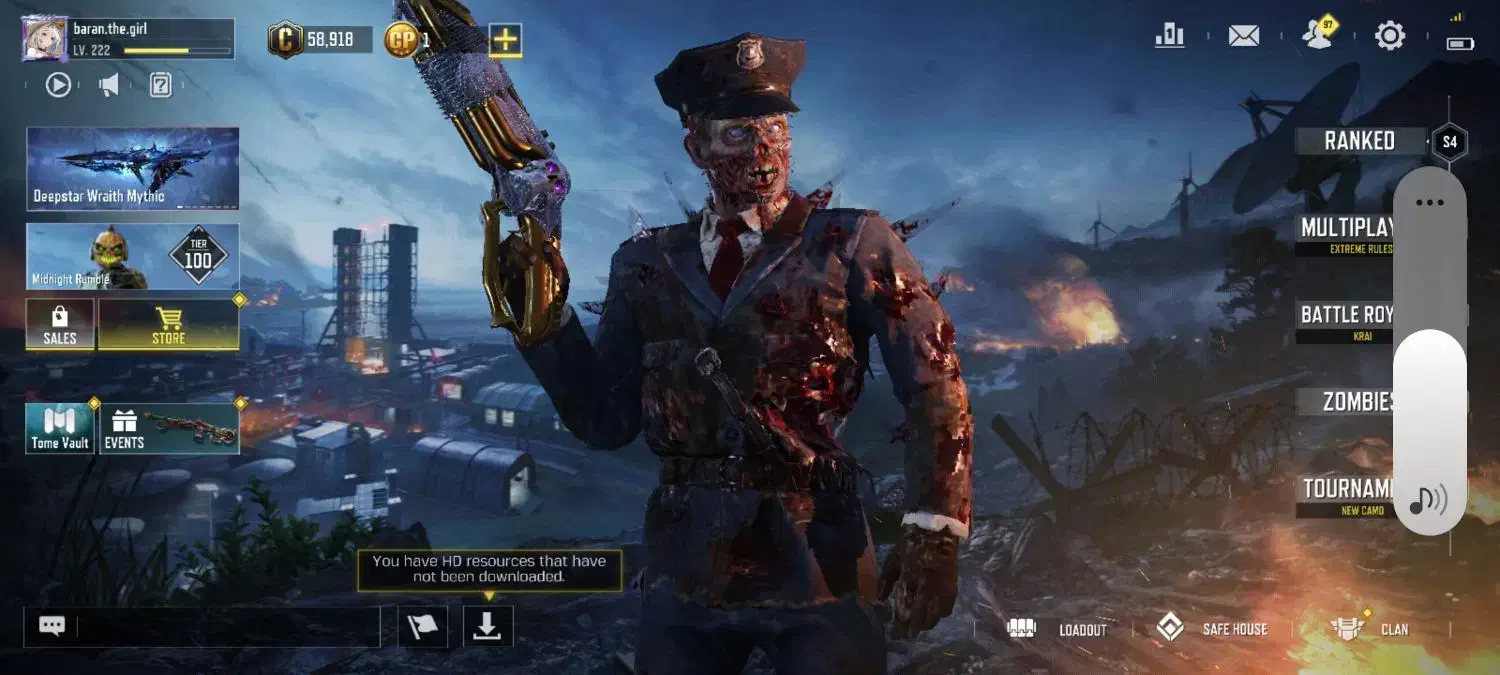
Task: Open the mail inbox
Action: [1243, 37]
